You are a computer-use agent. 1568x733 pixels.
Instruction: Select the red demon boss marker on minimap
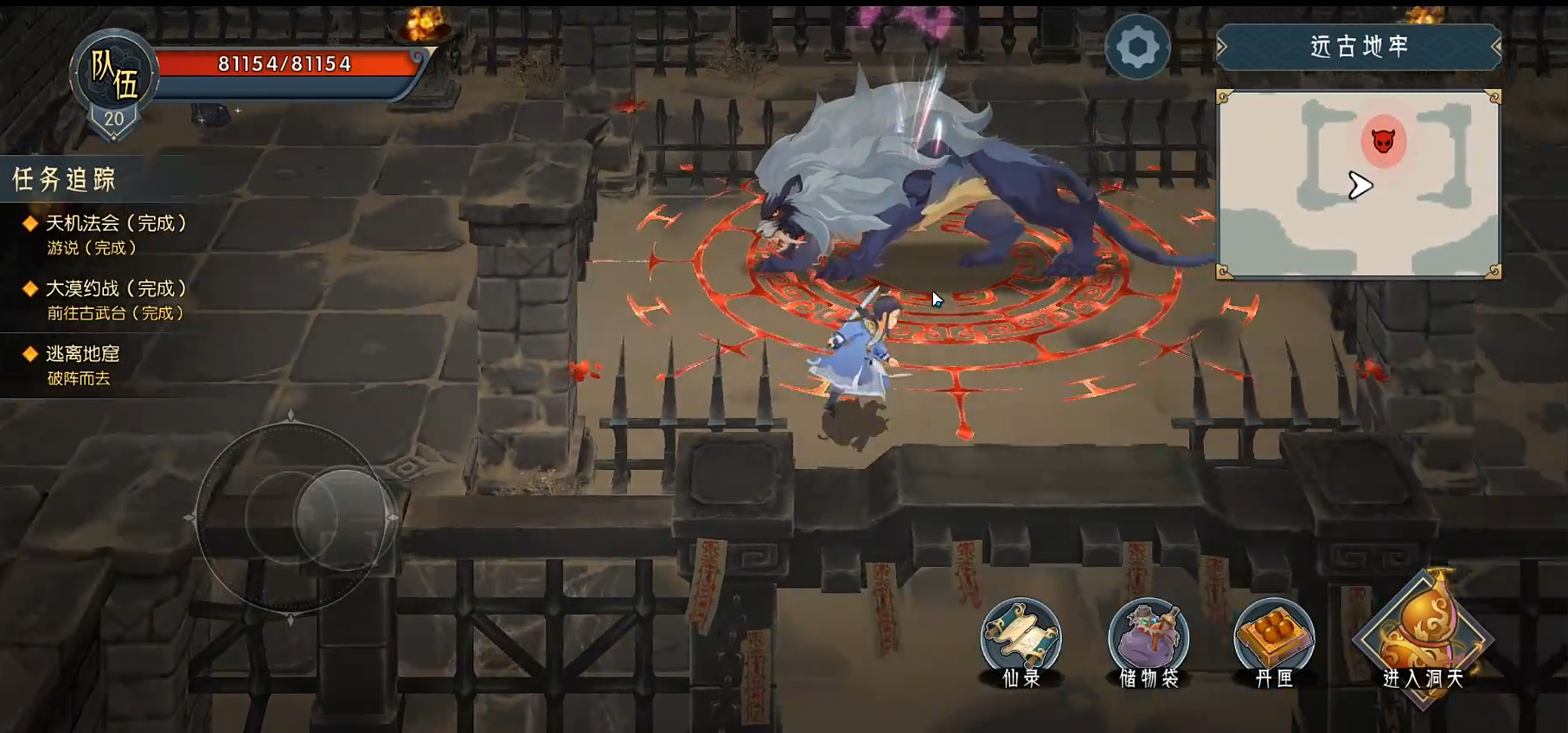point(1383,140)
